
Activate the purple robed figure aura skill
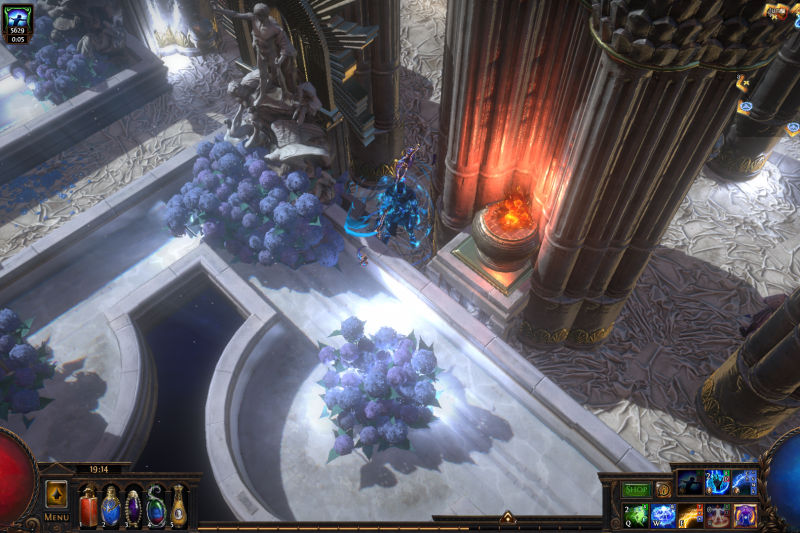745,516
